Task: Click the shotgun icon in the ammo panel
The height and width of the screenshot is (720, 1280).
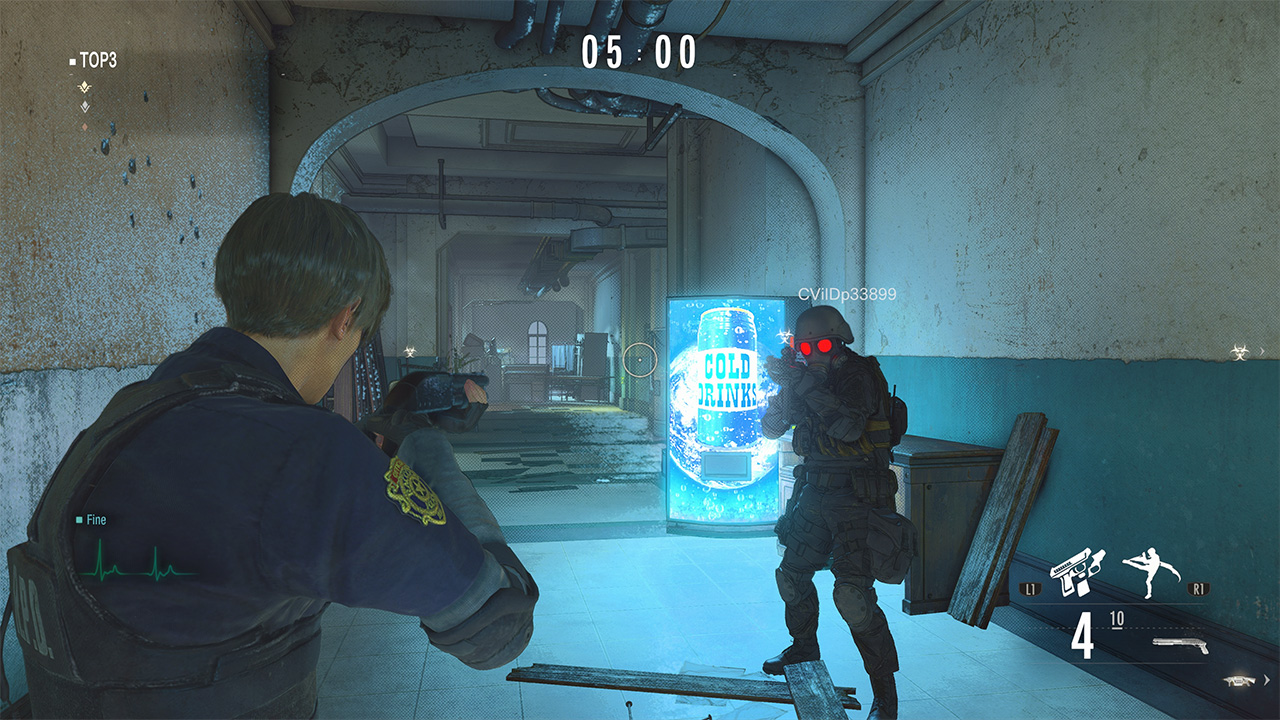Action: [x=1178, y=644]
